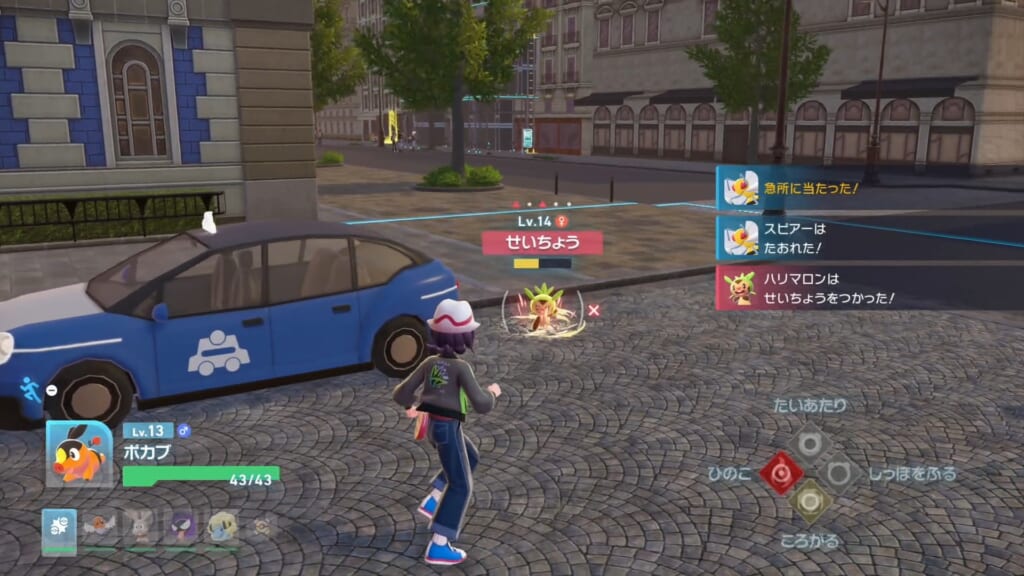Switch to the grey rabbit party Pokémon
Screen dimensions: 1024x576
point(140,527)
